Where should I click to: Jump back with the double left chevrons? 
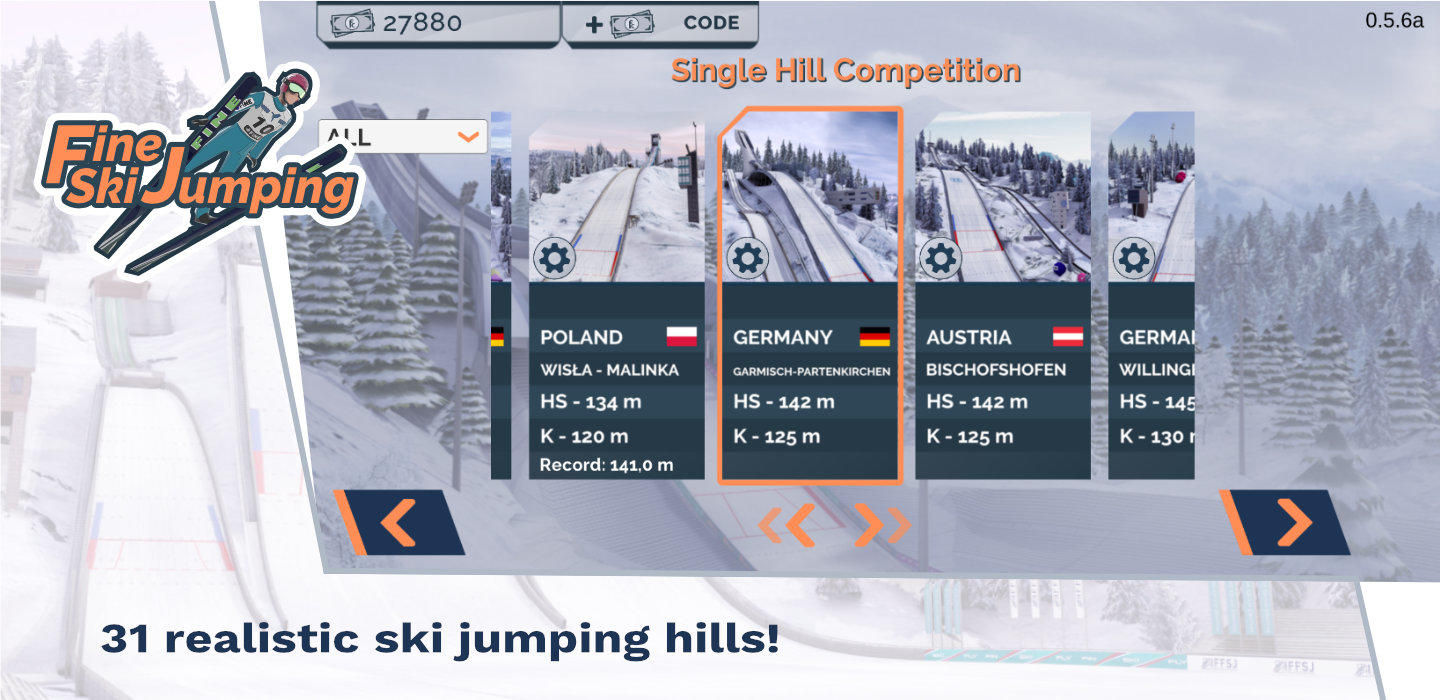pyautogui.click(x=787, y=525)
